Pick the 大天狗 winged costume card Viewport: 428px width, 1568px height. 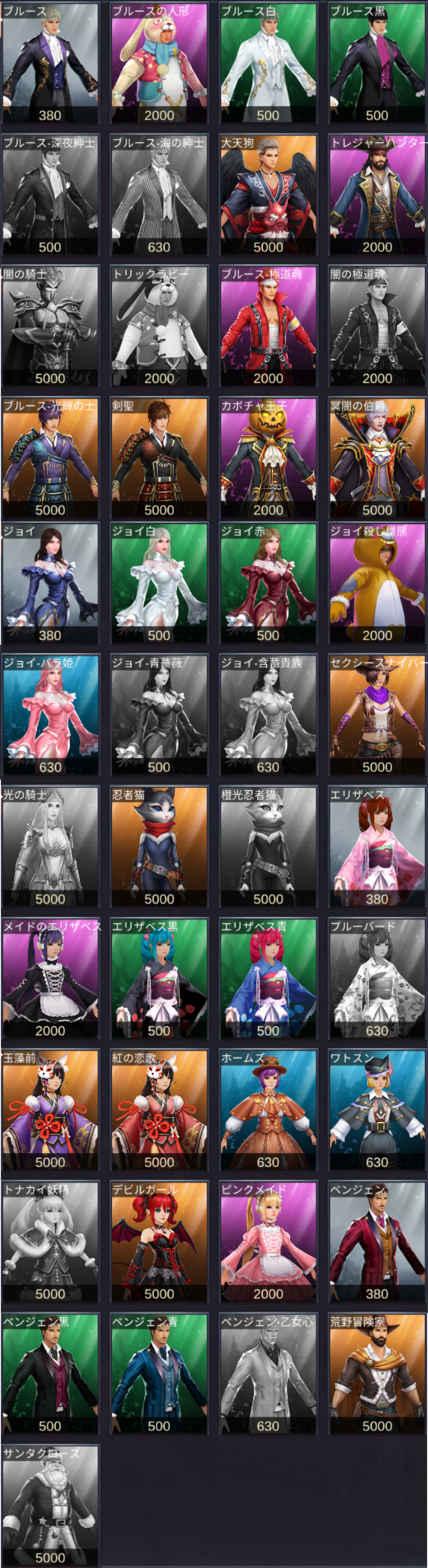click(268, 195)
